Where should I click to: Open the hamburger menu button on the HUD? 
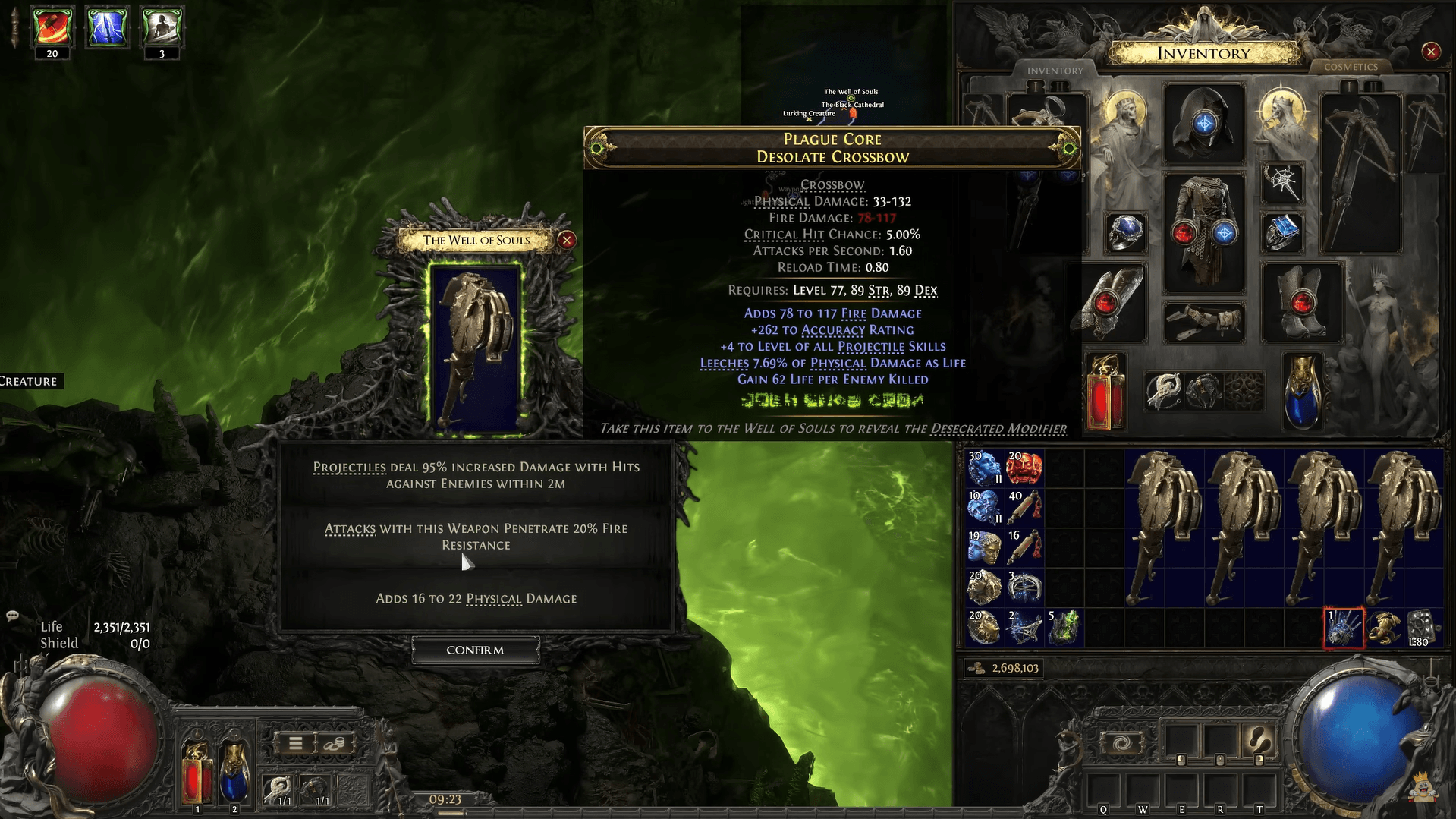click(x=296, y=743)
